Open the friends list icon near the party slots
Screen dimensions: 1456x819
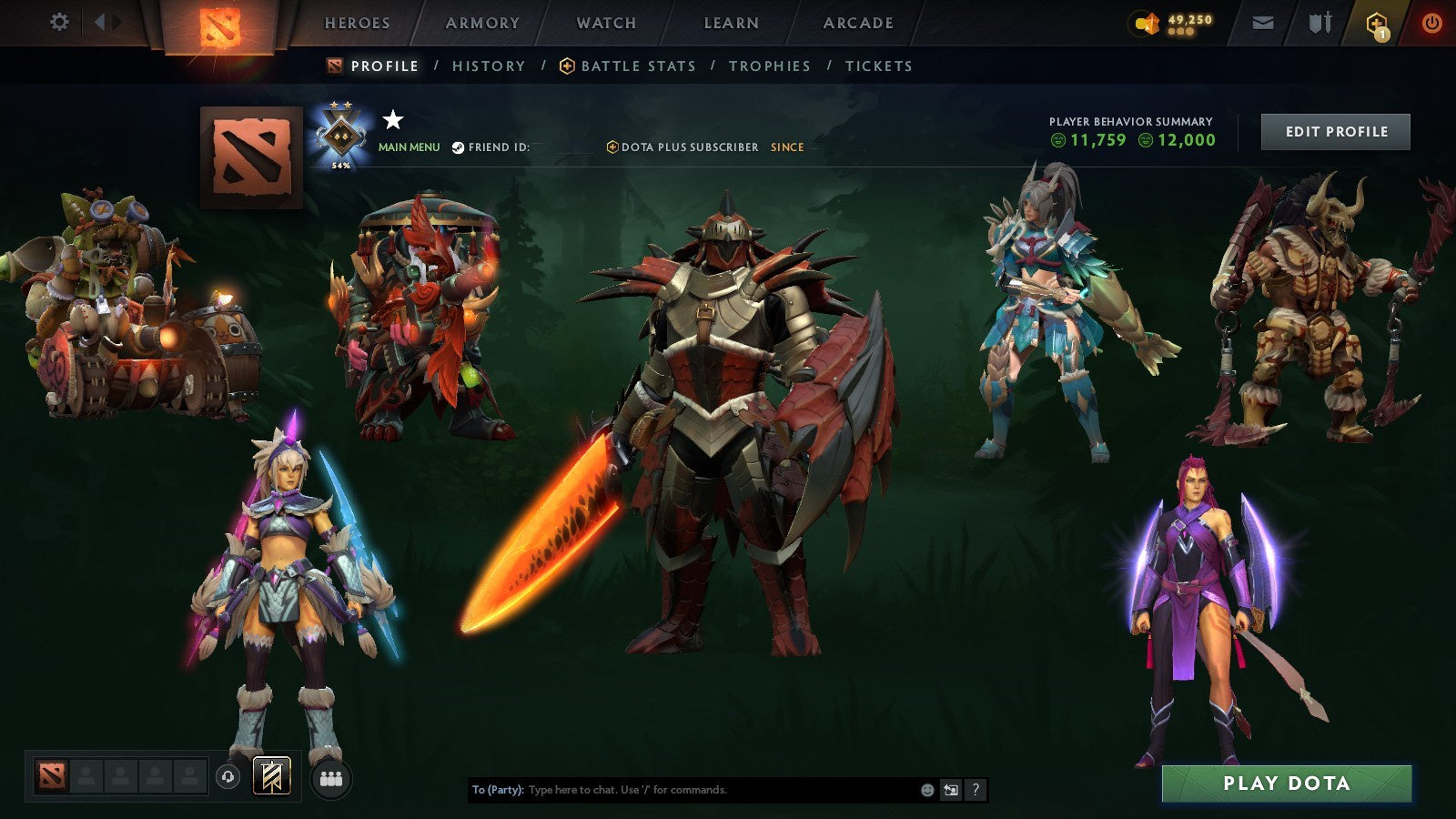click(331, 775)
